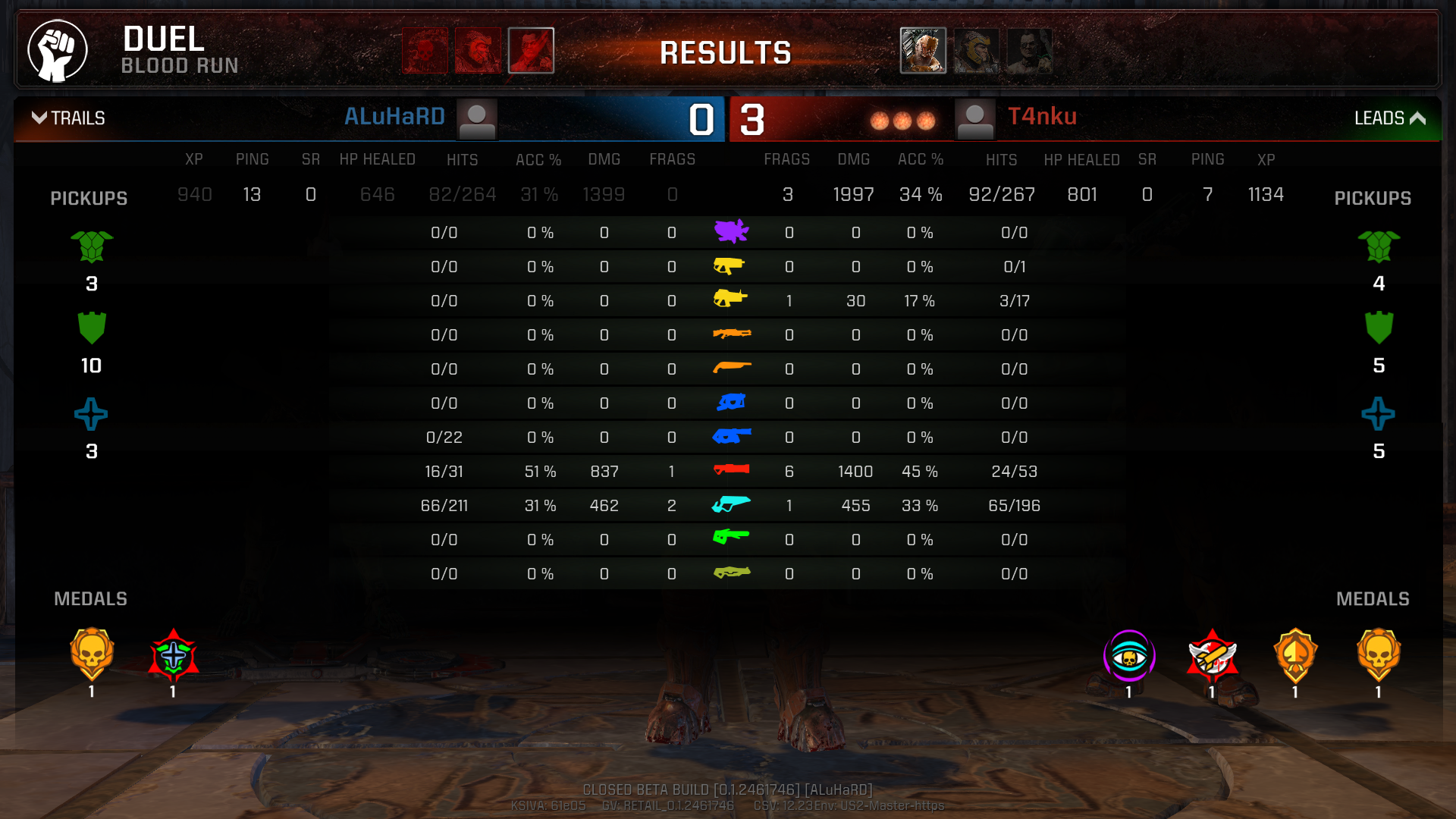The image size is (1456, 819).
Task: Select T4nku's player avatar
Action: (974, 120)
